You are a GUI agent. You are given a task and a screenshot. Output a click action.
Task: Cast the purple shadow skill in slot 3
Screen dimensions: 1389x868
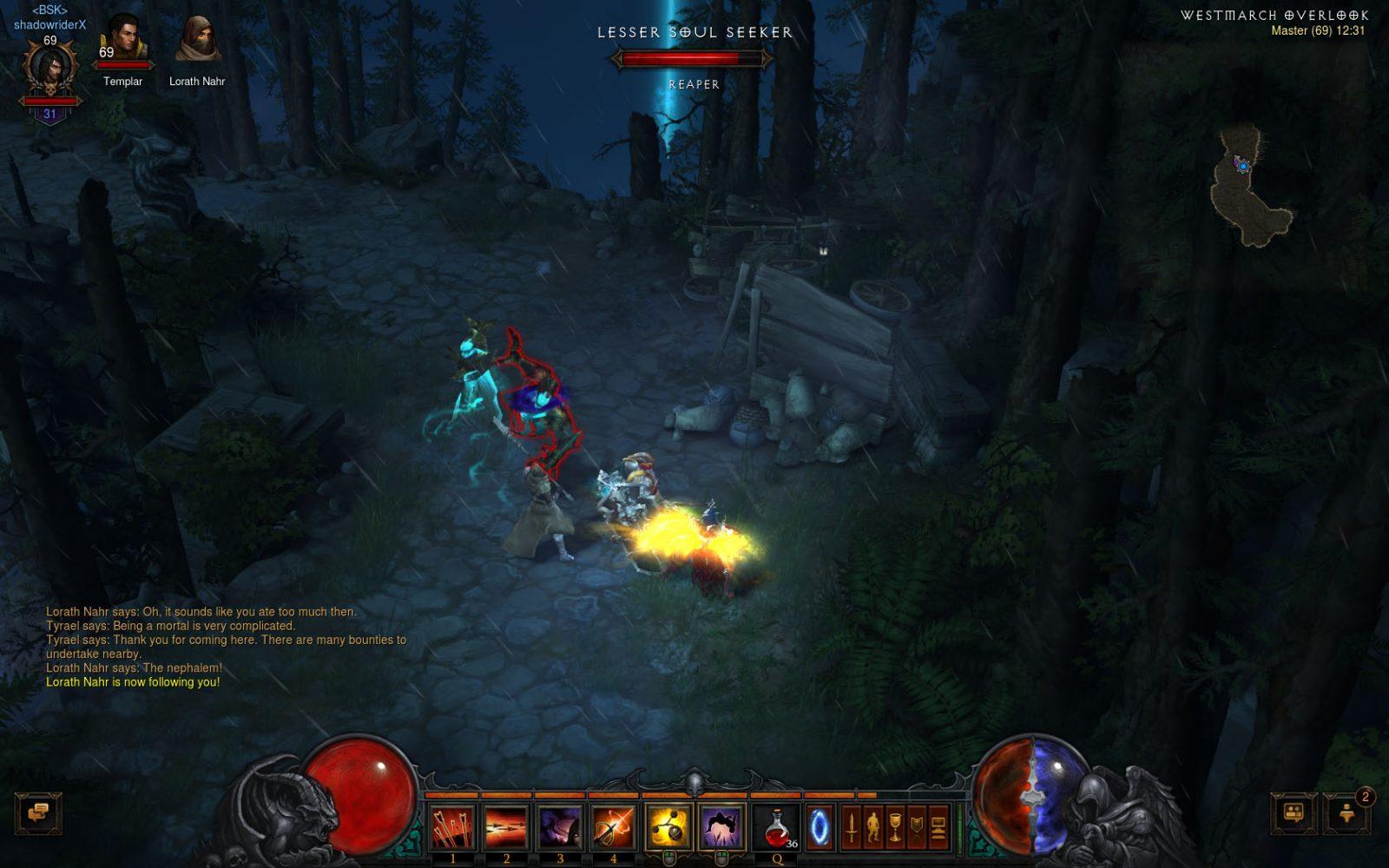tap(560, 825)
